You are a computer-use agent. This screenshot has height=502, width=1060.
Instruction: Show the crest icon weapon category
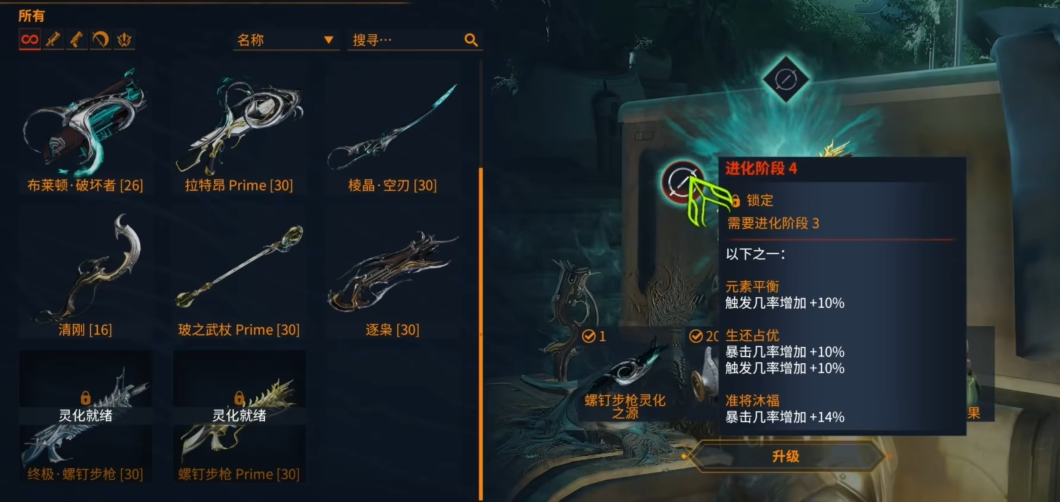125,40
